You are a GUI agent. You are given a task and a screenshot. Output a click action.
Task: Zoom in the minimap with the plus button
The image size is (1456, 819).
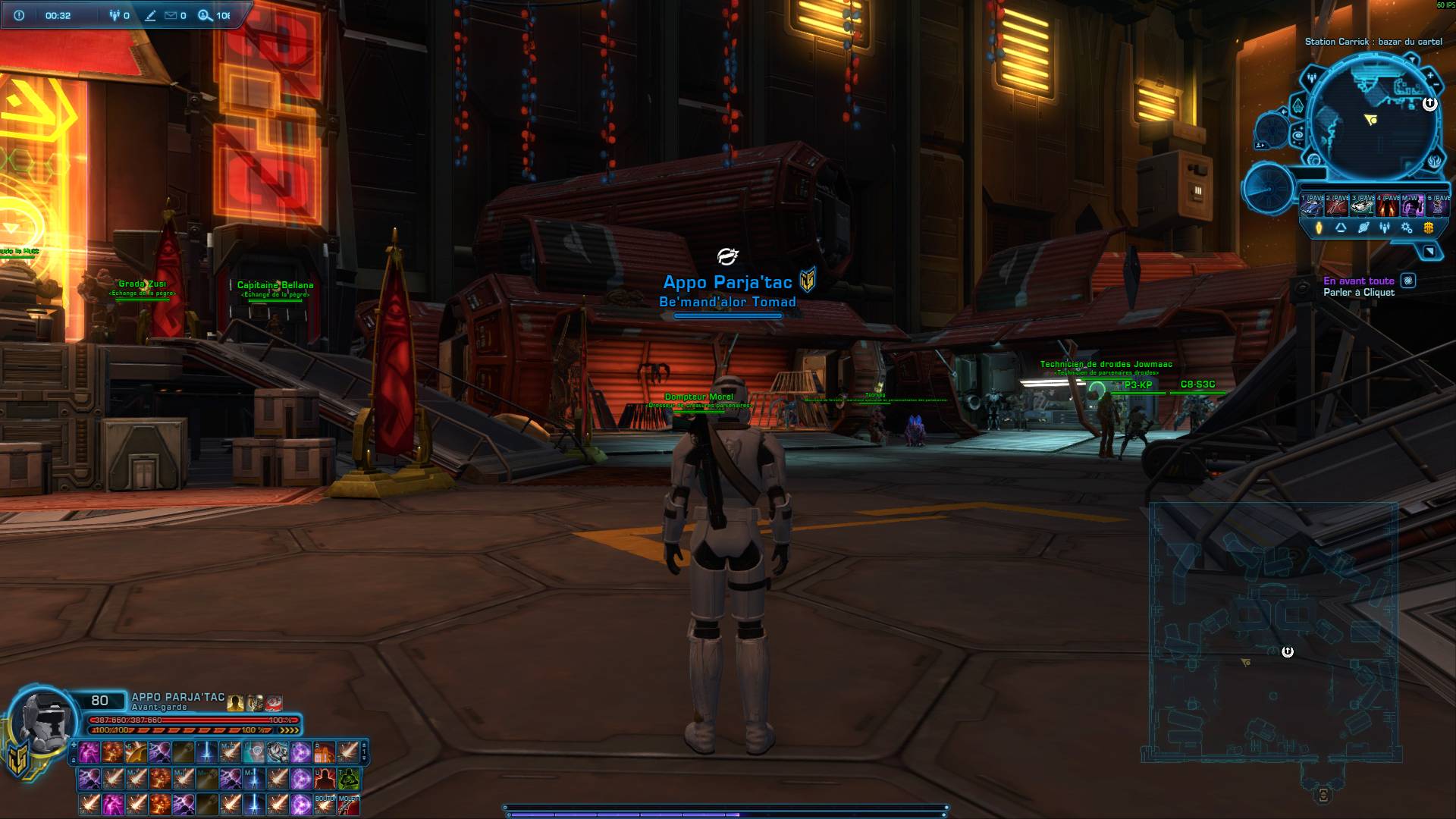1429,75
